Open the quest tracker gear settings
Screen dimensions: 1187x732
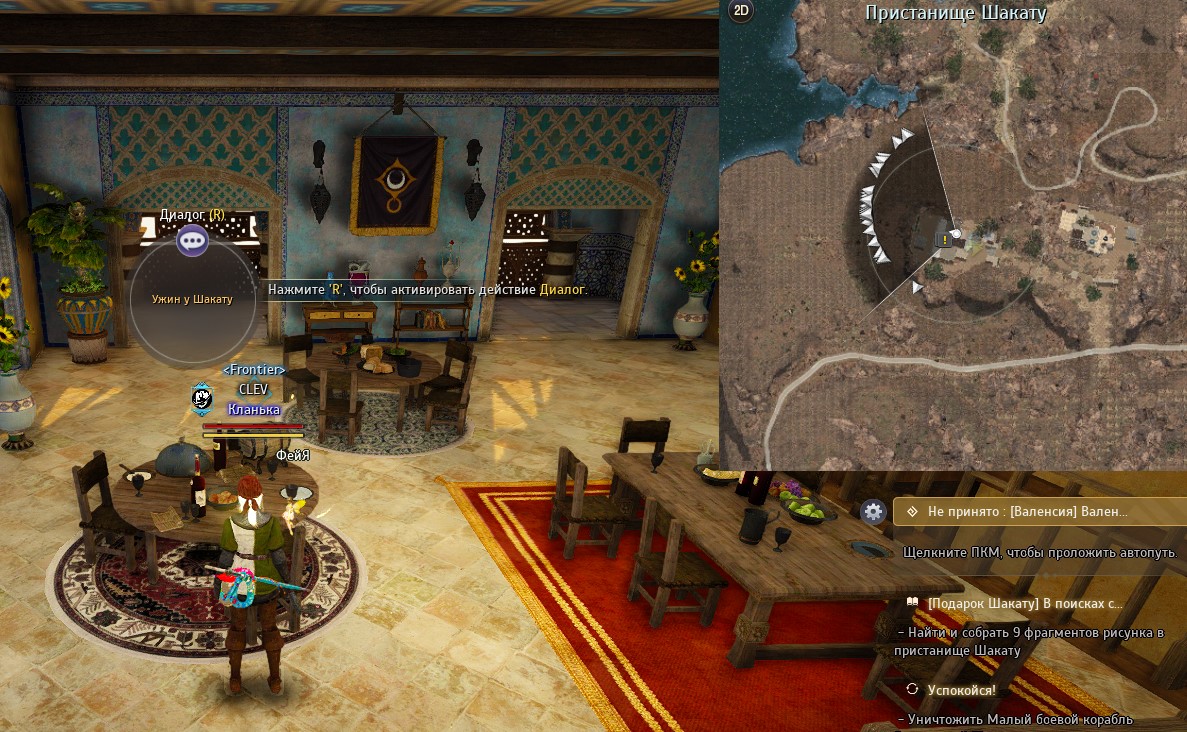(874, 512)
